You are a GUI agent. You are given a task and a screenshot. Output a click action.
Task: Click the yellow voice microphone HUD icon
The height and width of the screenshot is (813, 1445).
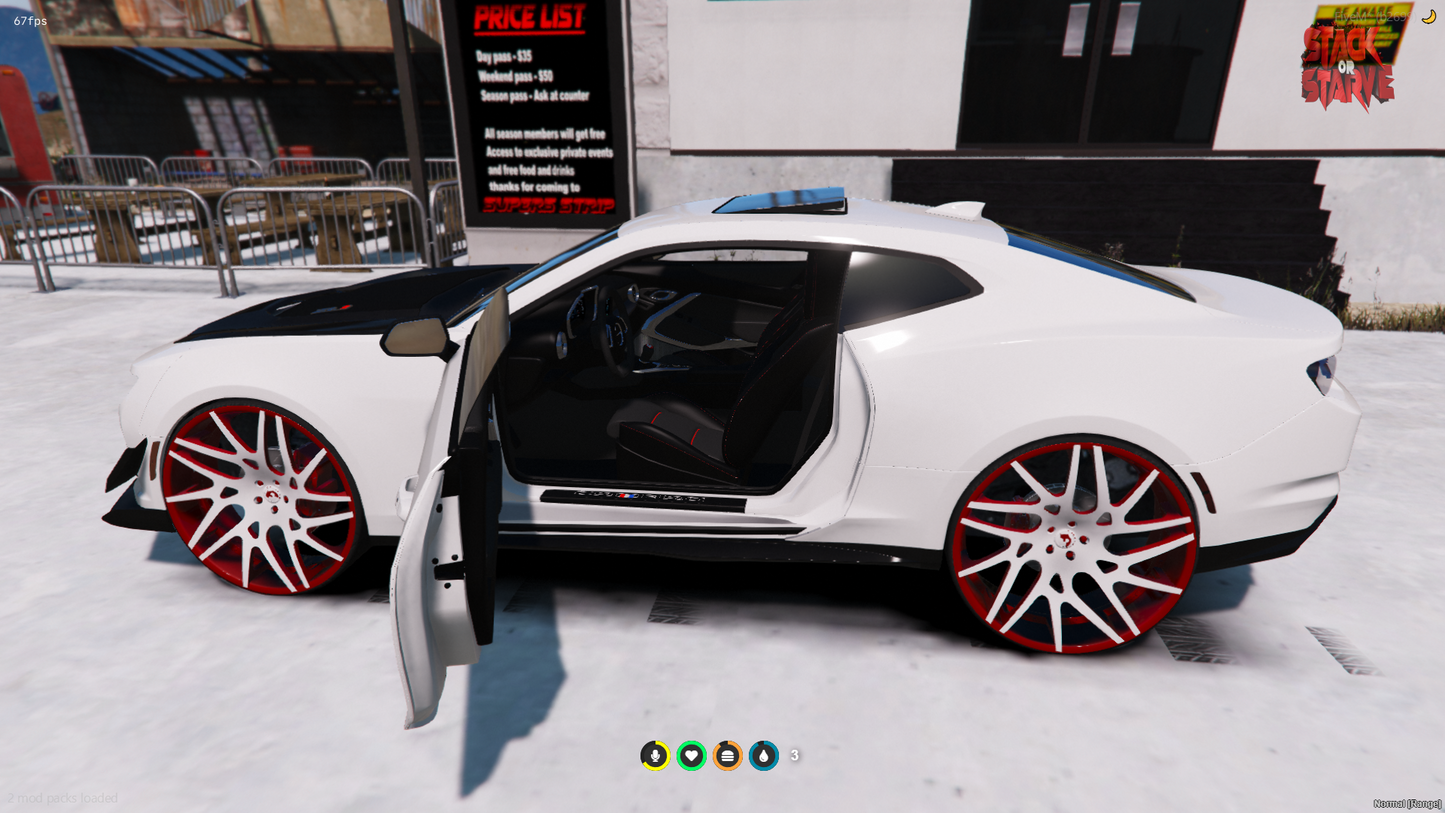click(x=655, y=755)
